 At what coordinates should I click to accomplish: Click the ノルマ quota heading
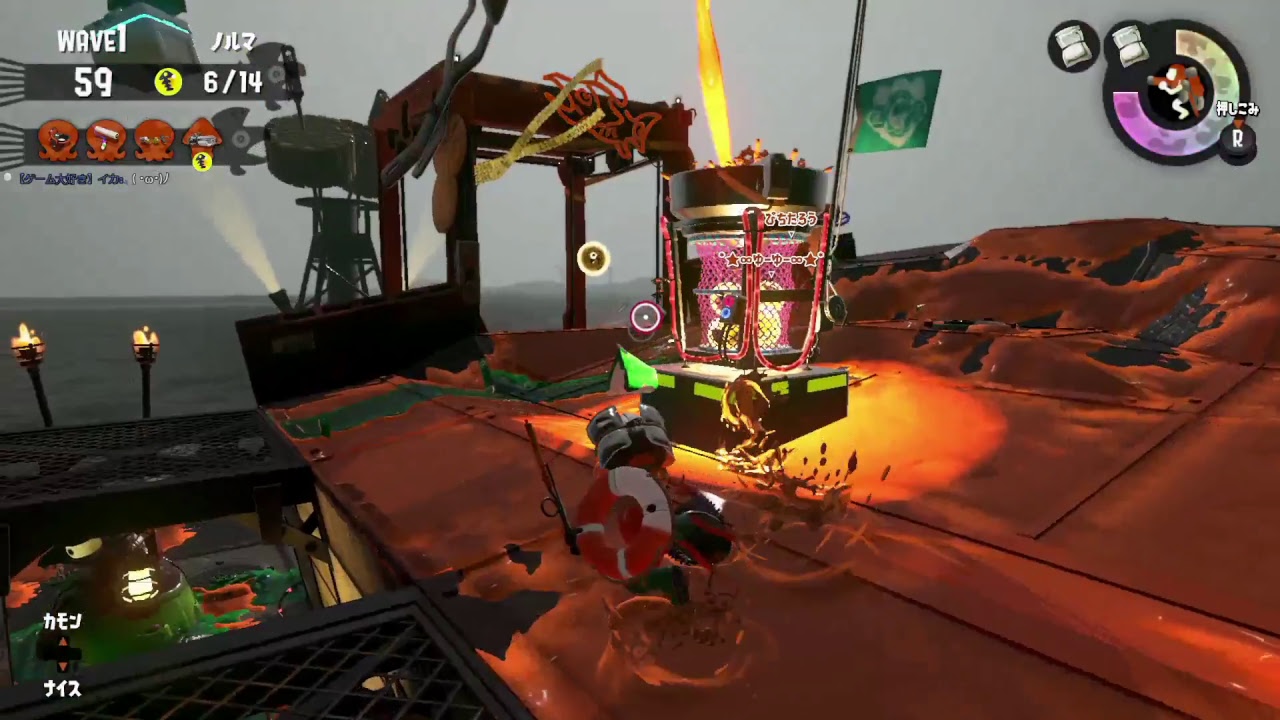click(232, 40)
